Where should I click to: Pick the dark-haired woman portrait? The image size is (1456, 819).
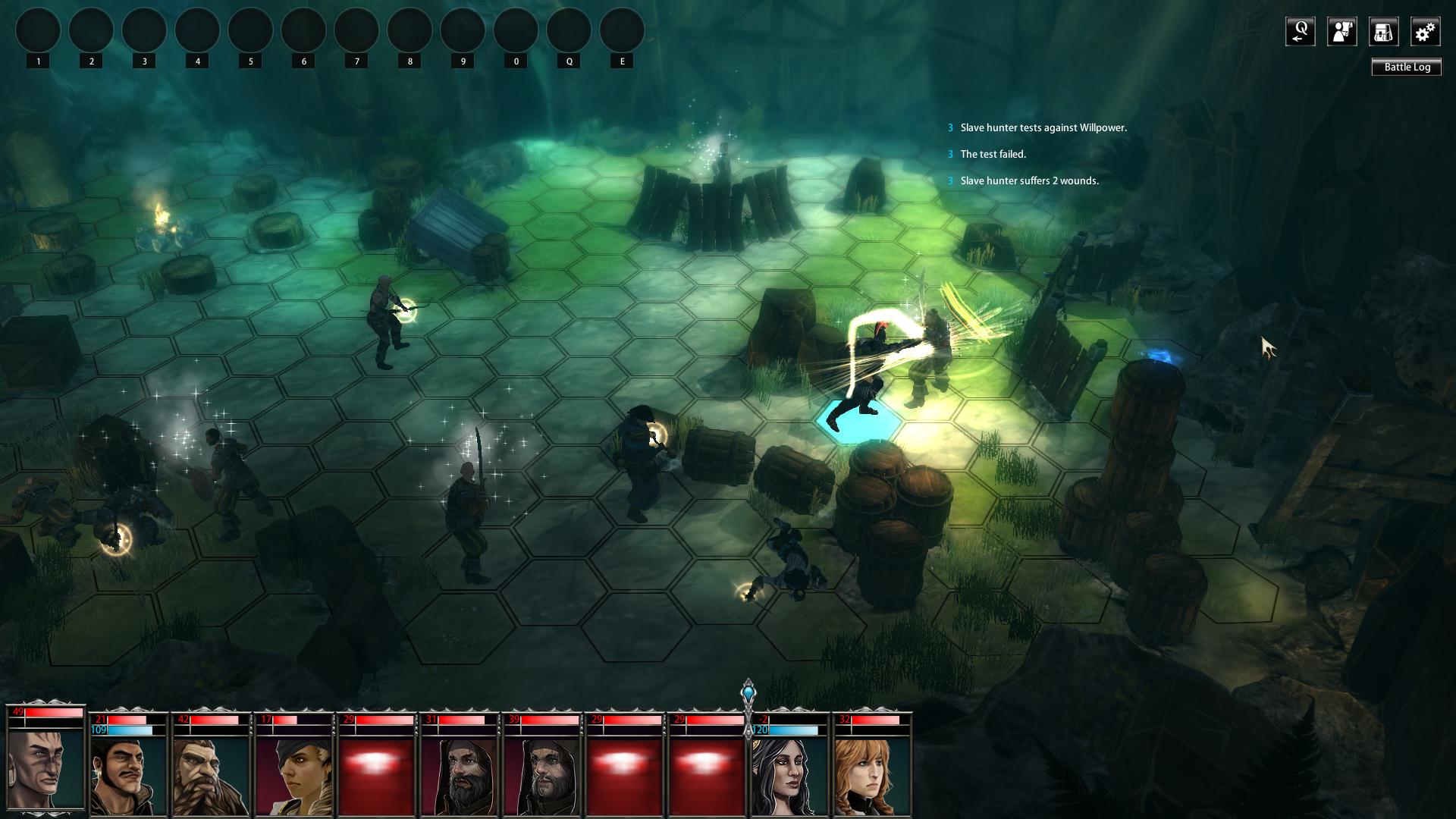(789, 775)
